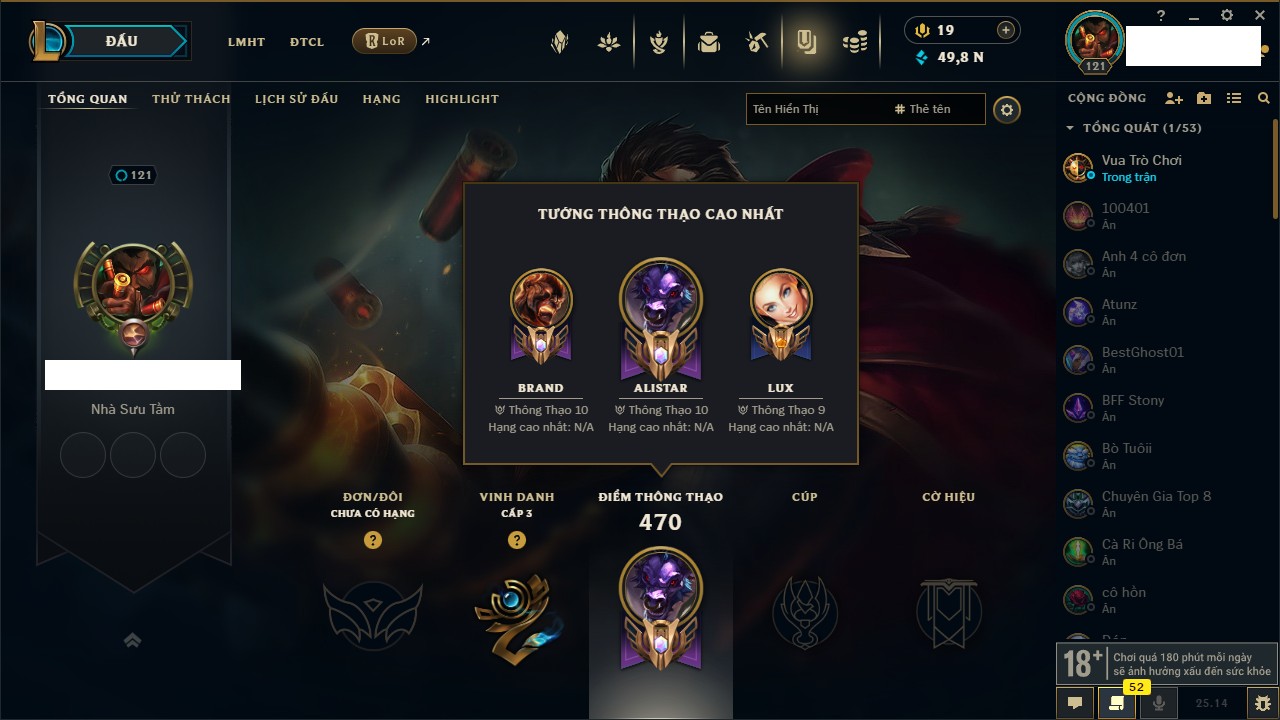The image size is (1280, 720).
Task: Open profile settings gear beside search field
Action: 1007,110
